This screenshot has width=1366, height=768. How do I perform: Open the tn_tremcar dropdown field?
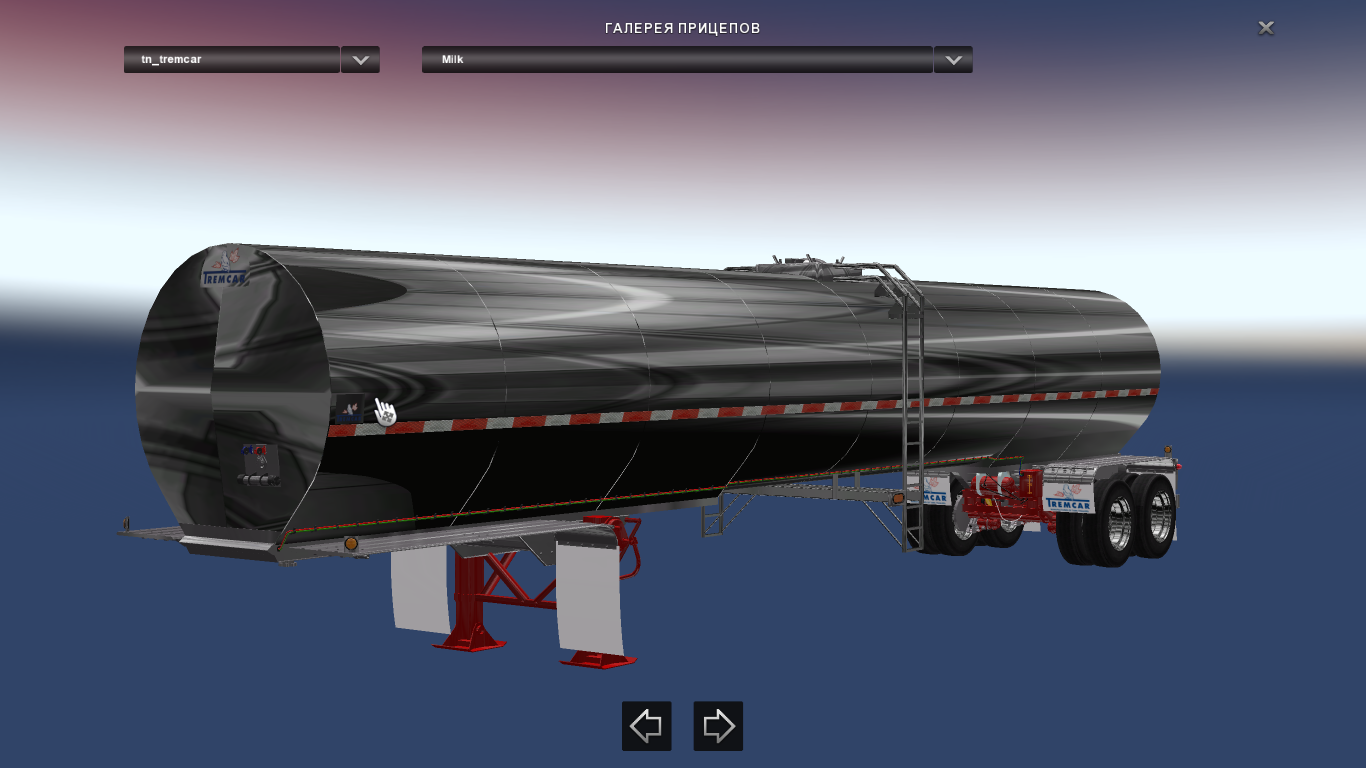pos(232,60)
